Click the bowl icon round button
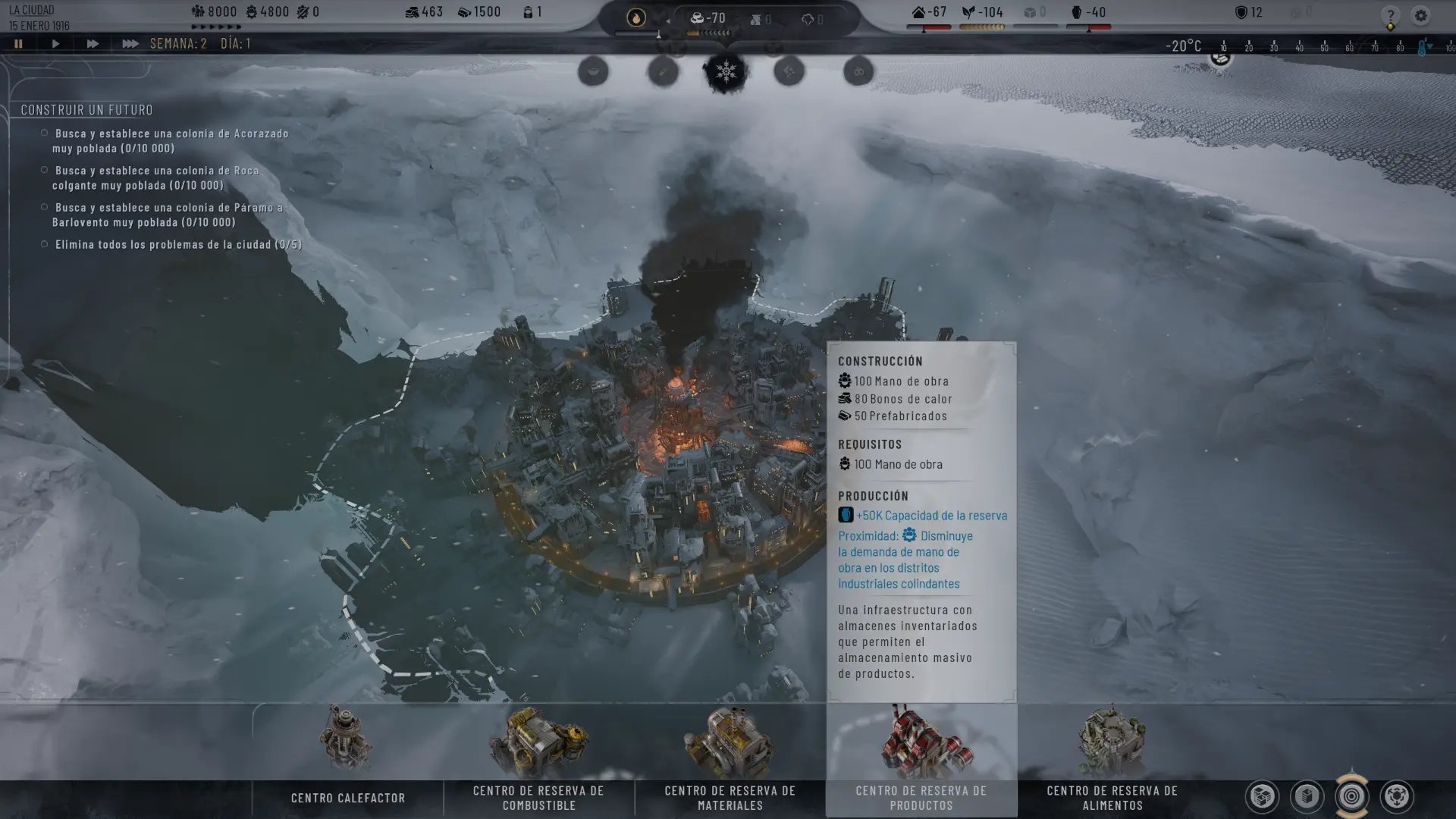Viewport: 1456px width, 819px height. [x=593, y=72]
